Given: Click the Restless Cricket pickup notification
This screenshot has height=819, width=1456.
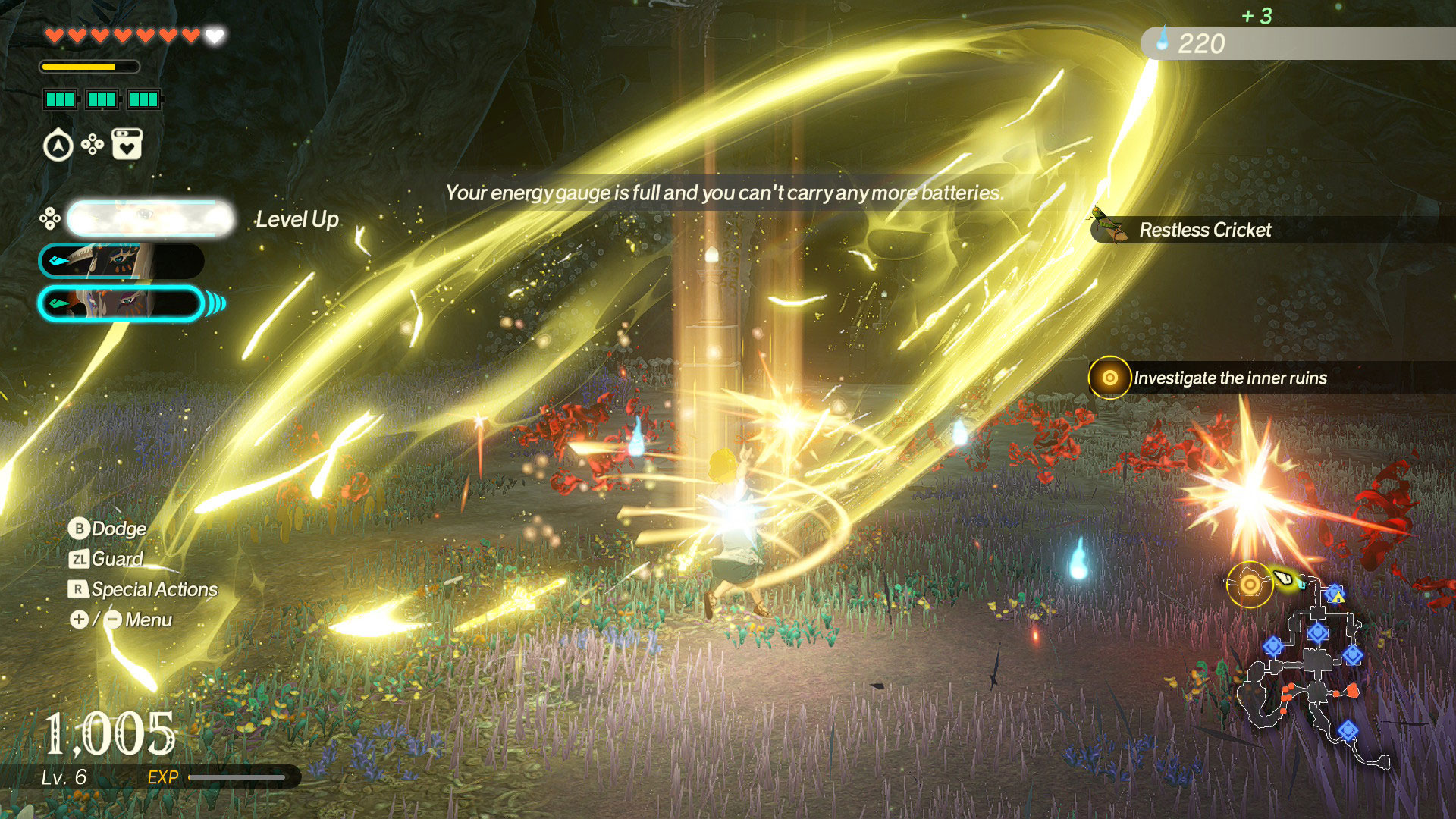Looking at the screenshot, I should click(x=1204, y=230).
